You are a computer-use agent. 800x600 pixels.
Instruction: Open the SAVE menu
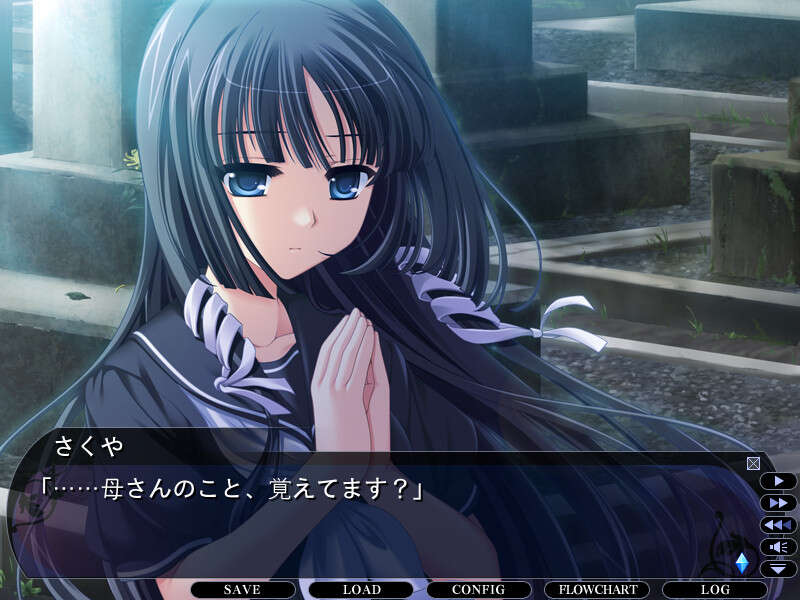coord(243,590)
